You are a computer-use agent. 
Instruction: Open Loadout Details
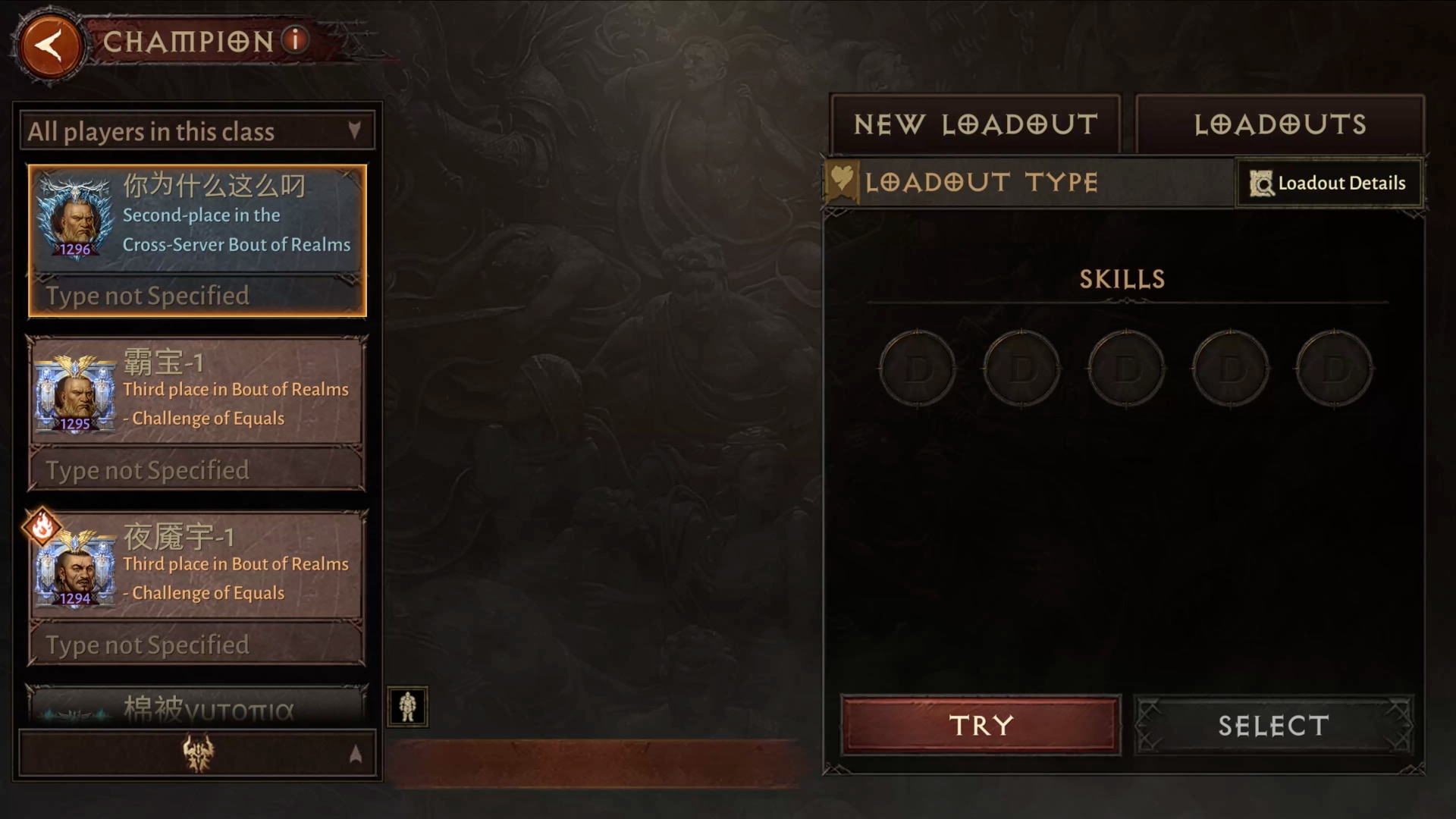point(1329,183)
